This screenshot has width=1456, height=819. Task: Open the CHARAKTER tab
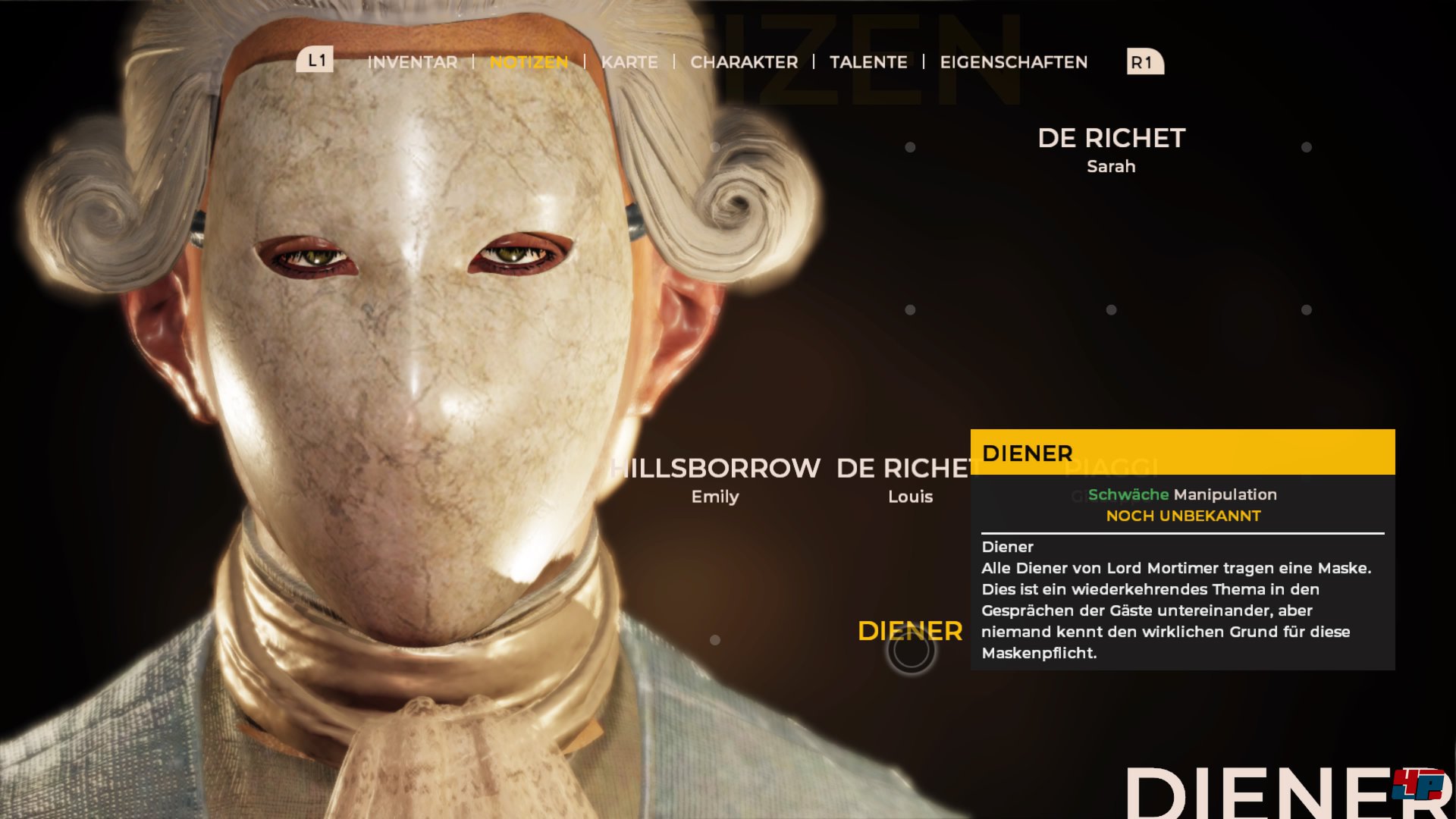[x=744, y=62]
